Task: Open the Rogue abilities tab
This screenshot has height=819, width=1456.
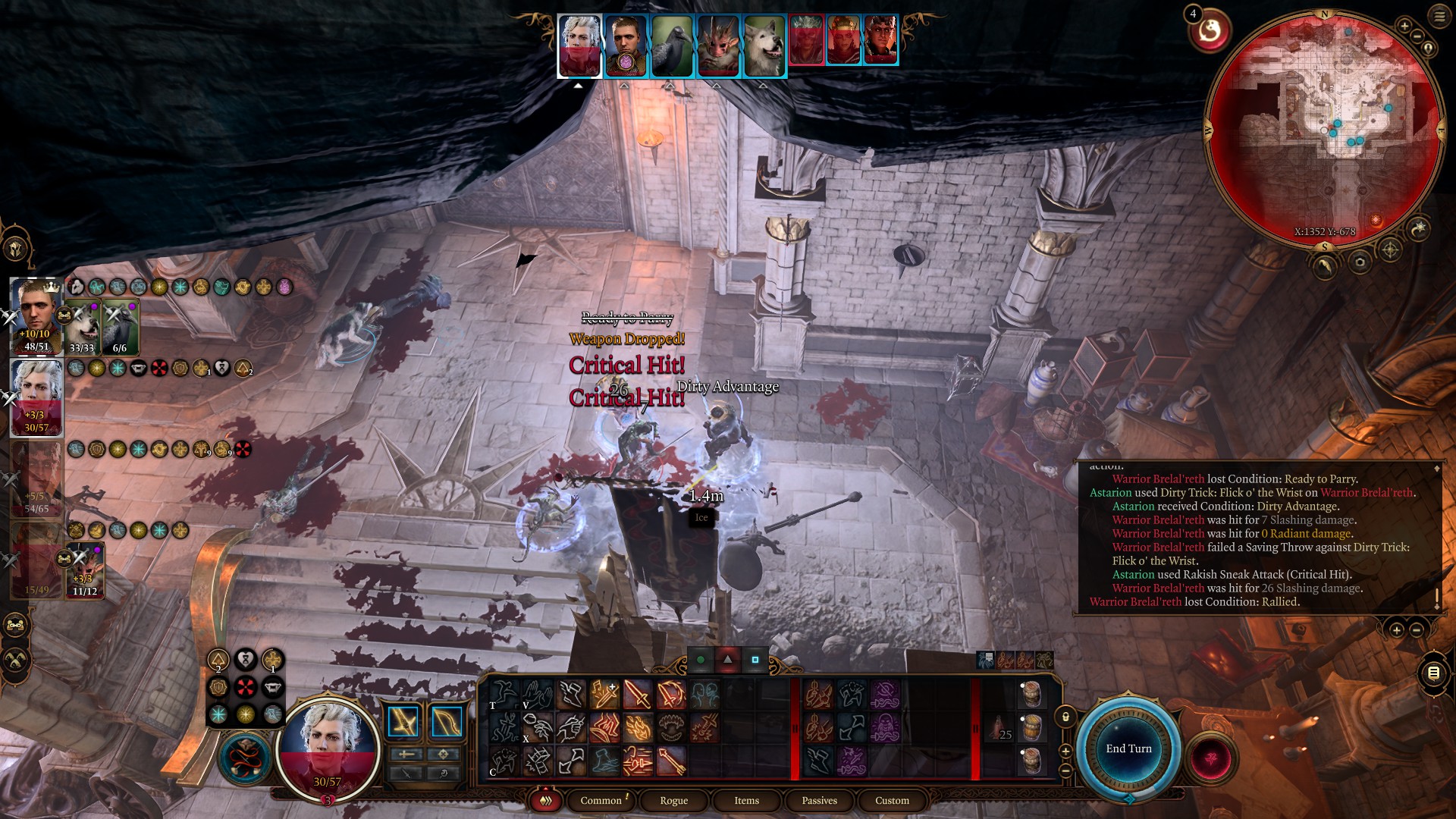Action: click(673, 800)
